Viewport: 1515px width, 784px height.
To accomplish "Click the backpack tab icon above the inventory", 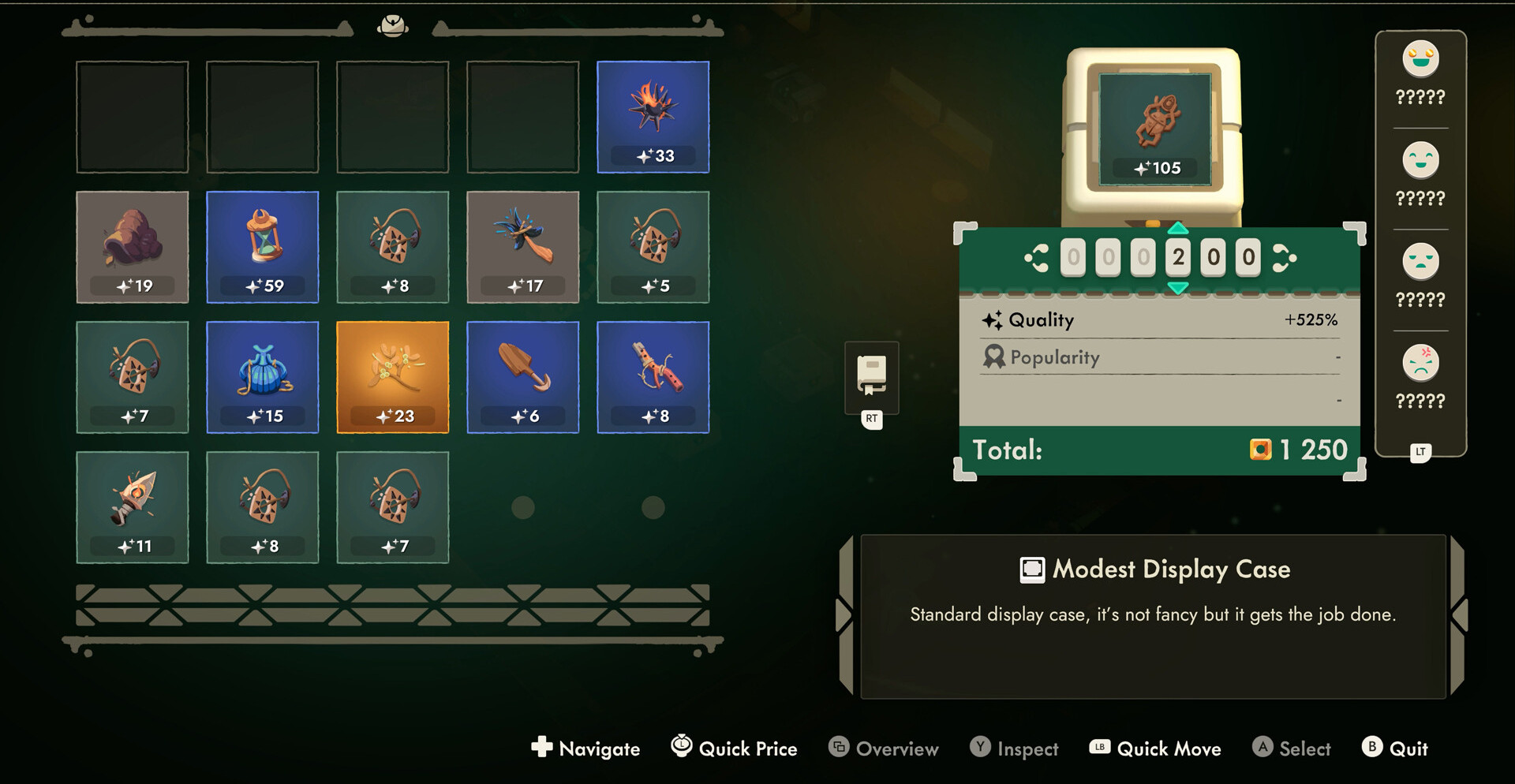I will pos(392,26).
